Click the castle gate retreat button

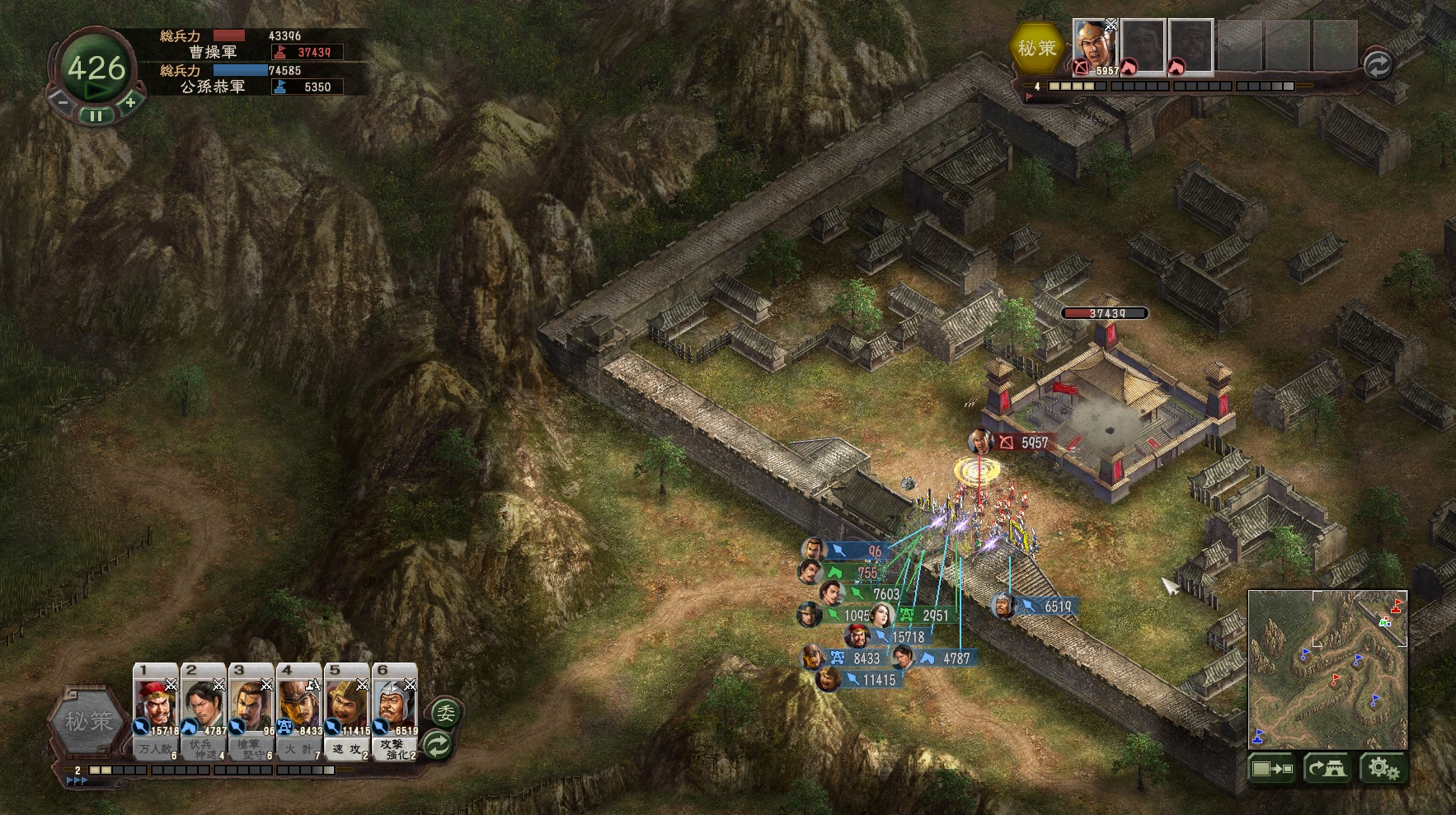click(x=1326, y=769)
